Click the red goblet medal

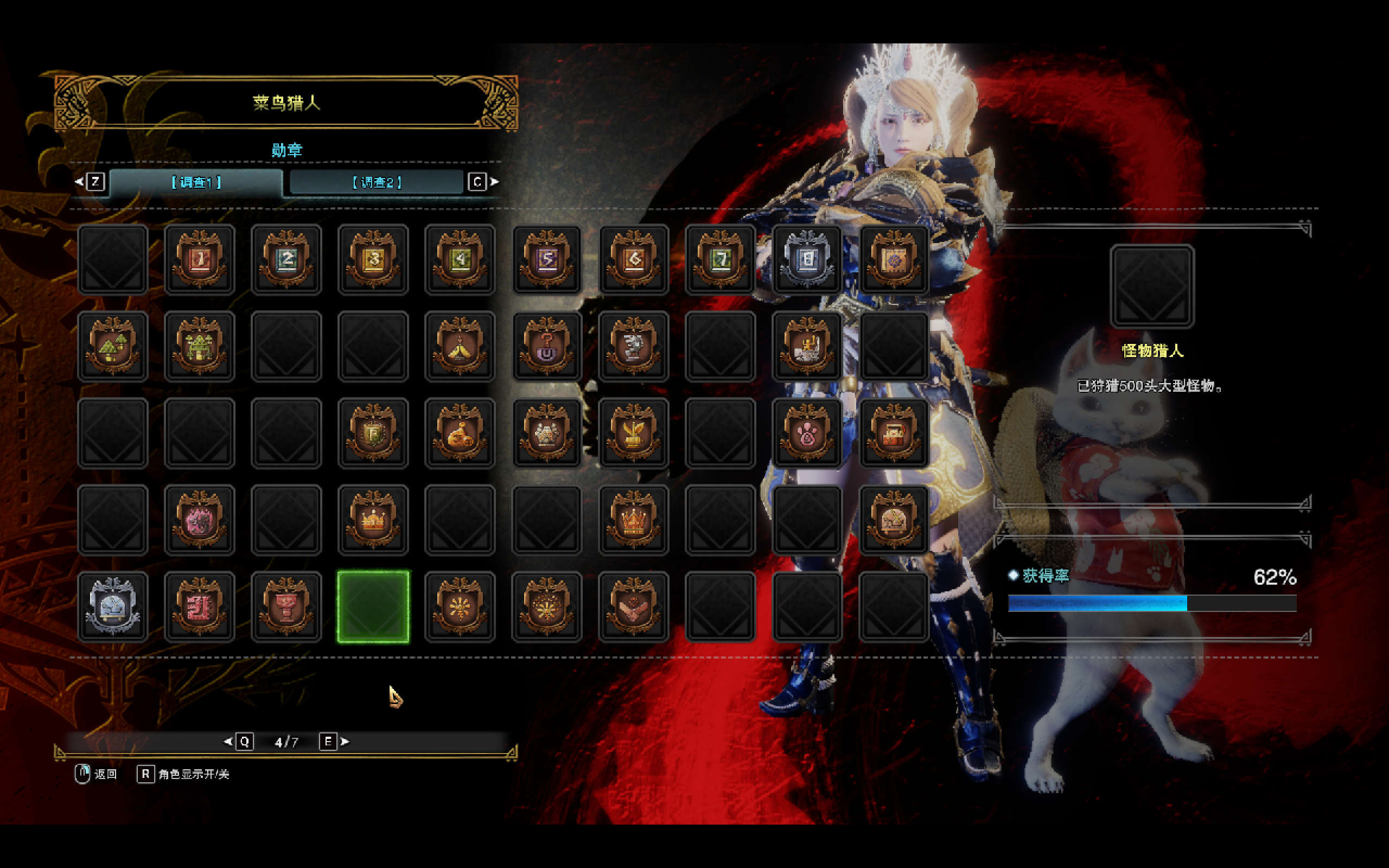(x=286, y=607)
